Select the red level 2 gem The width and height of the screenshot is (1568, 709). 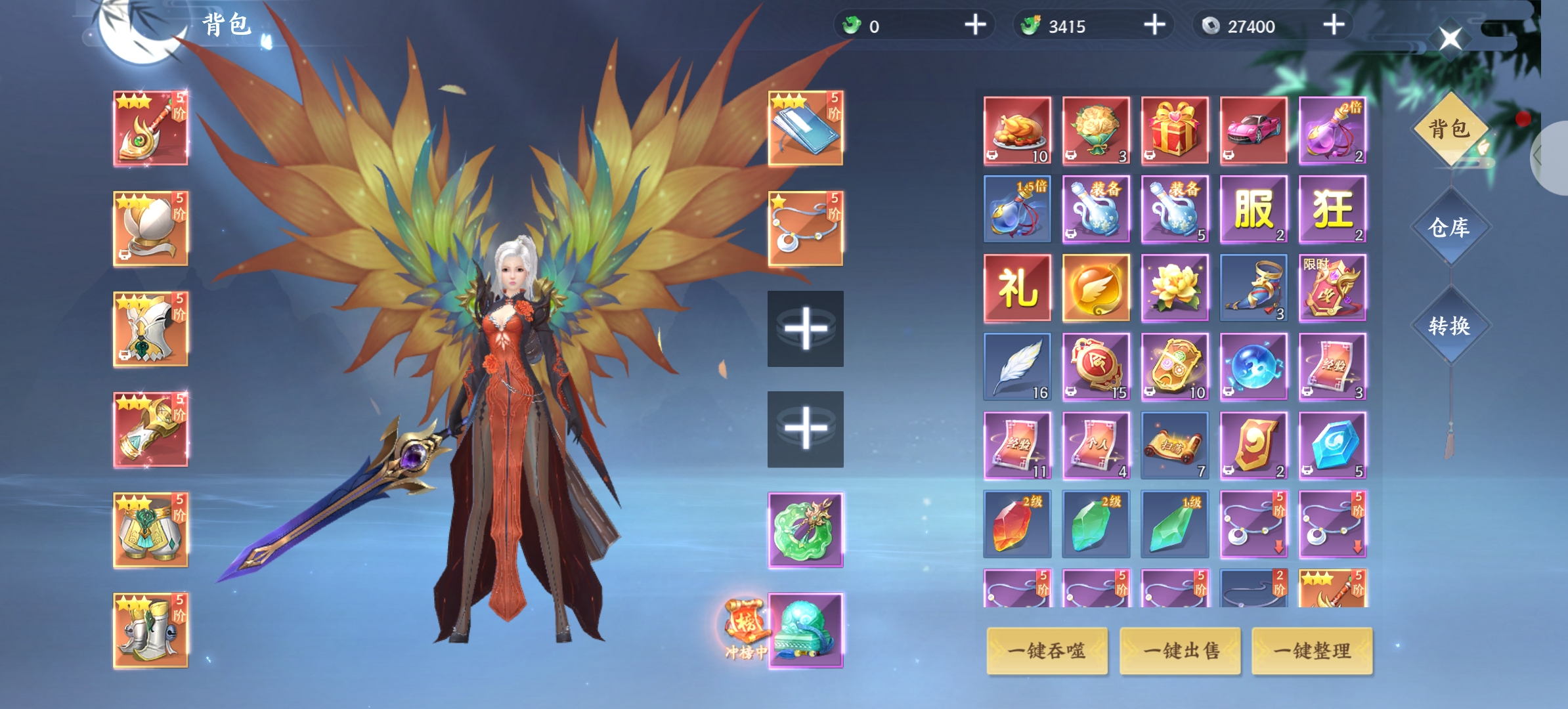1017,524
